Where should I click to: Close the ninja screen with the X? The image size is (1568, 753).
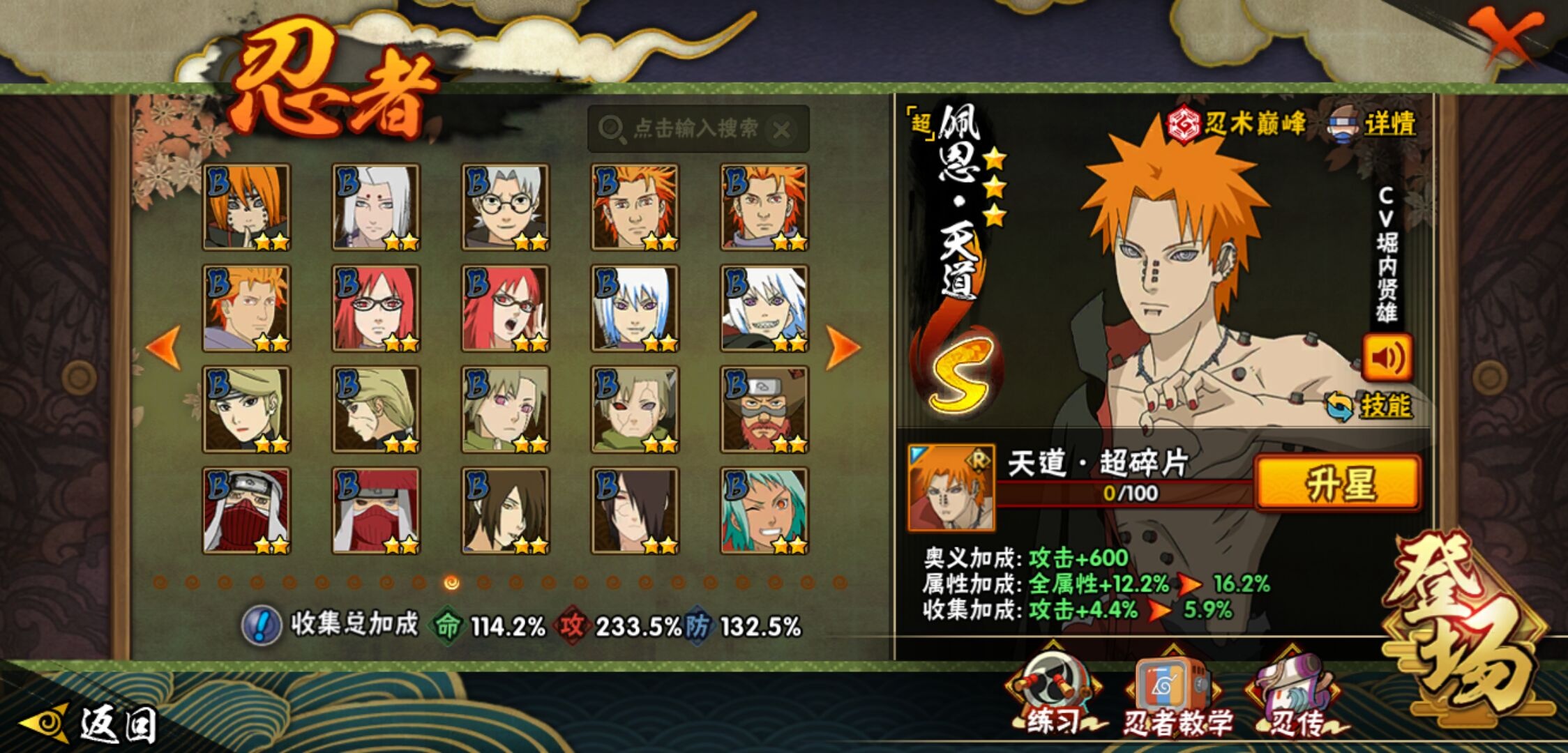[x=1505, y=35]
